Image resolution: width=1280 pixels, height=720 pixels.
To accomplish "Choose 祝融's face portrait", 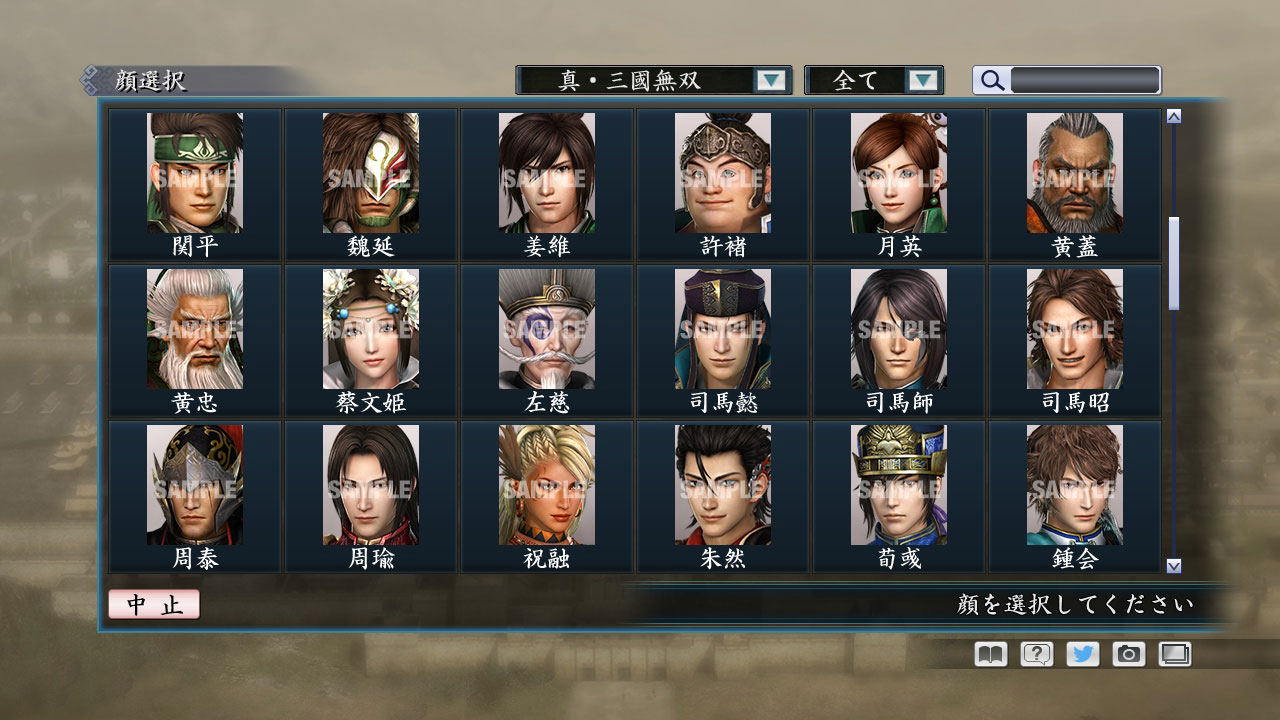I will pos(545,485).
